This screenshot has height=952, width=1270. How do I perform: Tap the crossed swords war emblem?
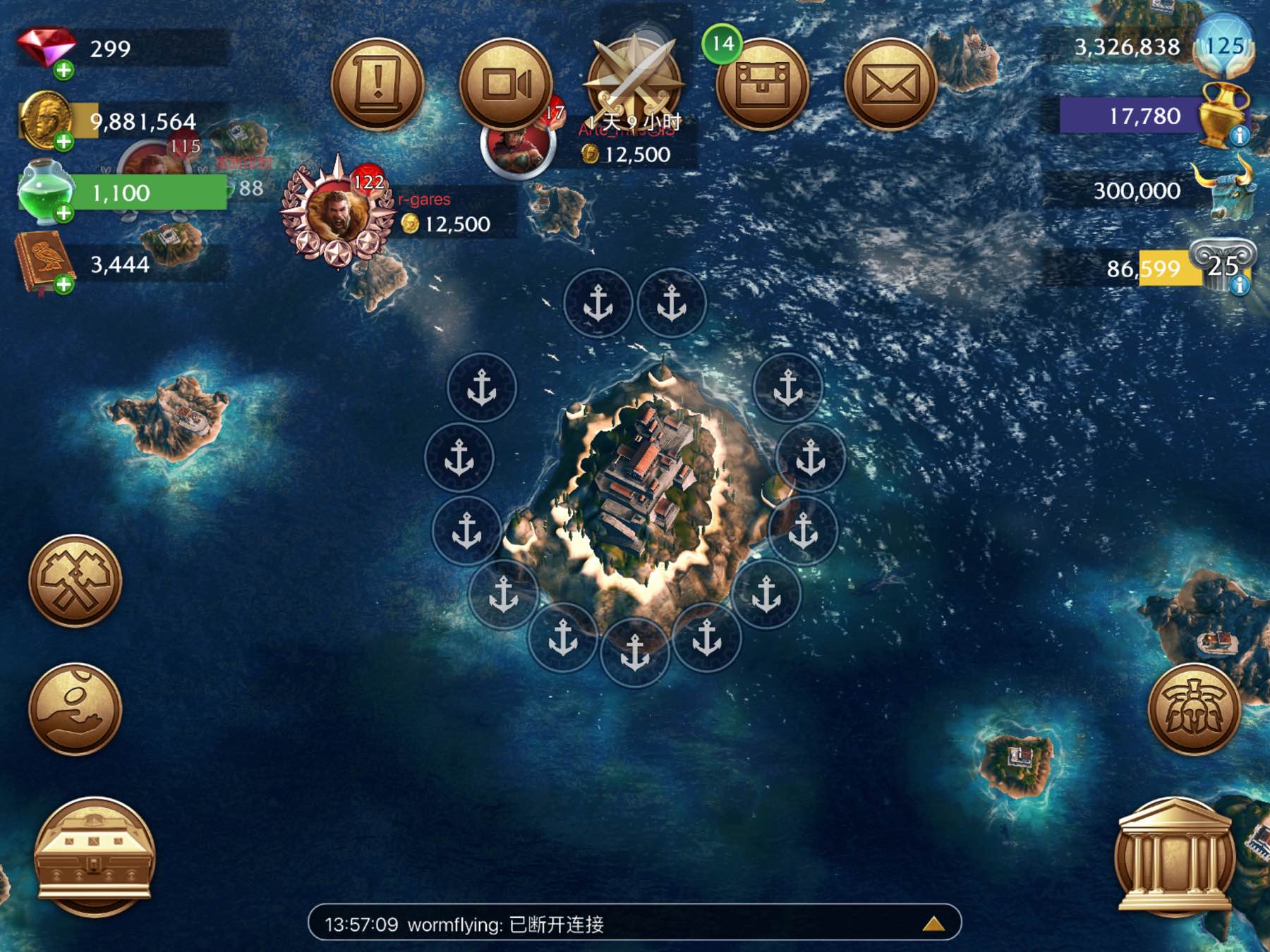point(634,78)
